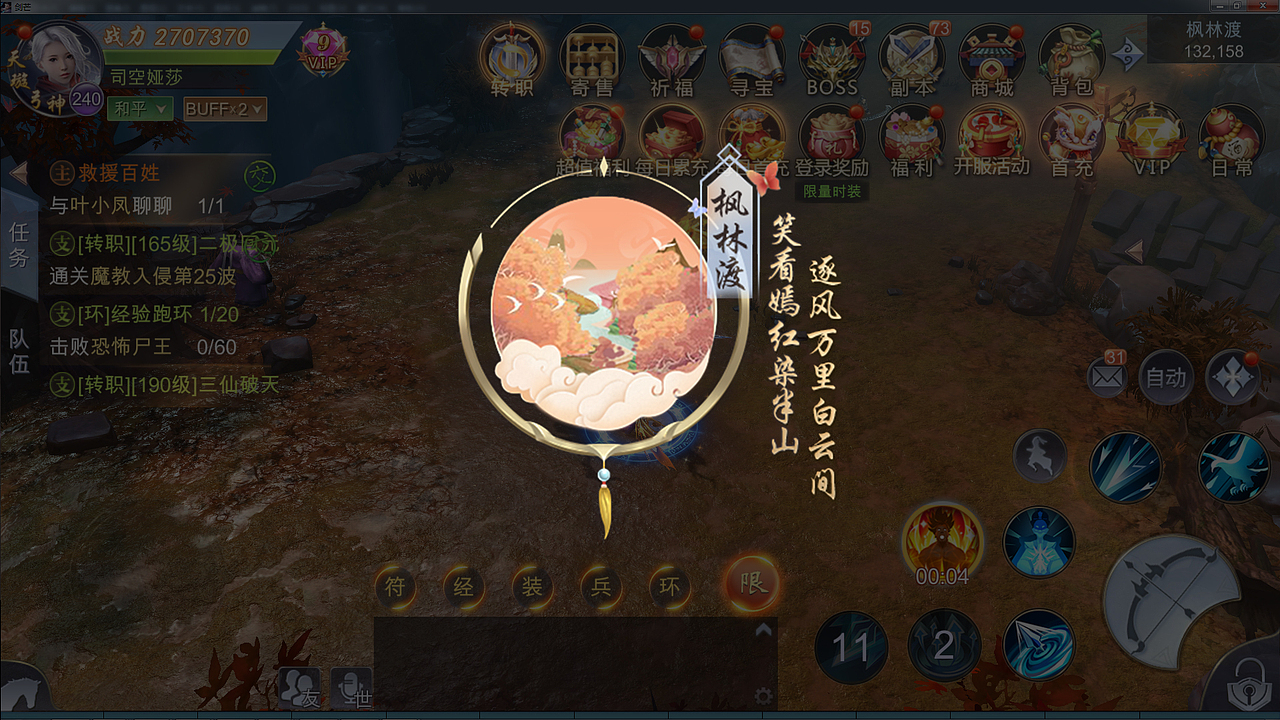Open the 和平 peace mode dropdown
The width and height of the screenshot is (1280, 720).
140,108
